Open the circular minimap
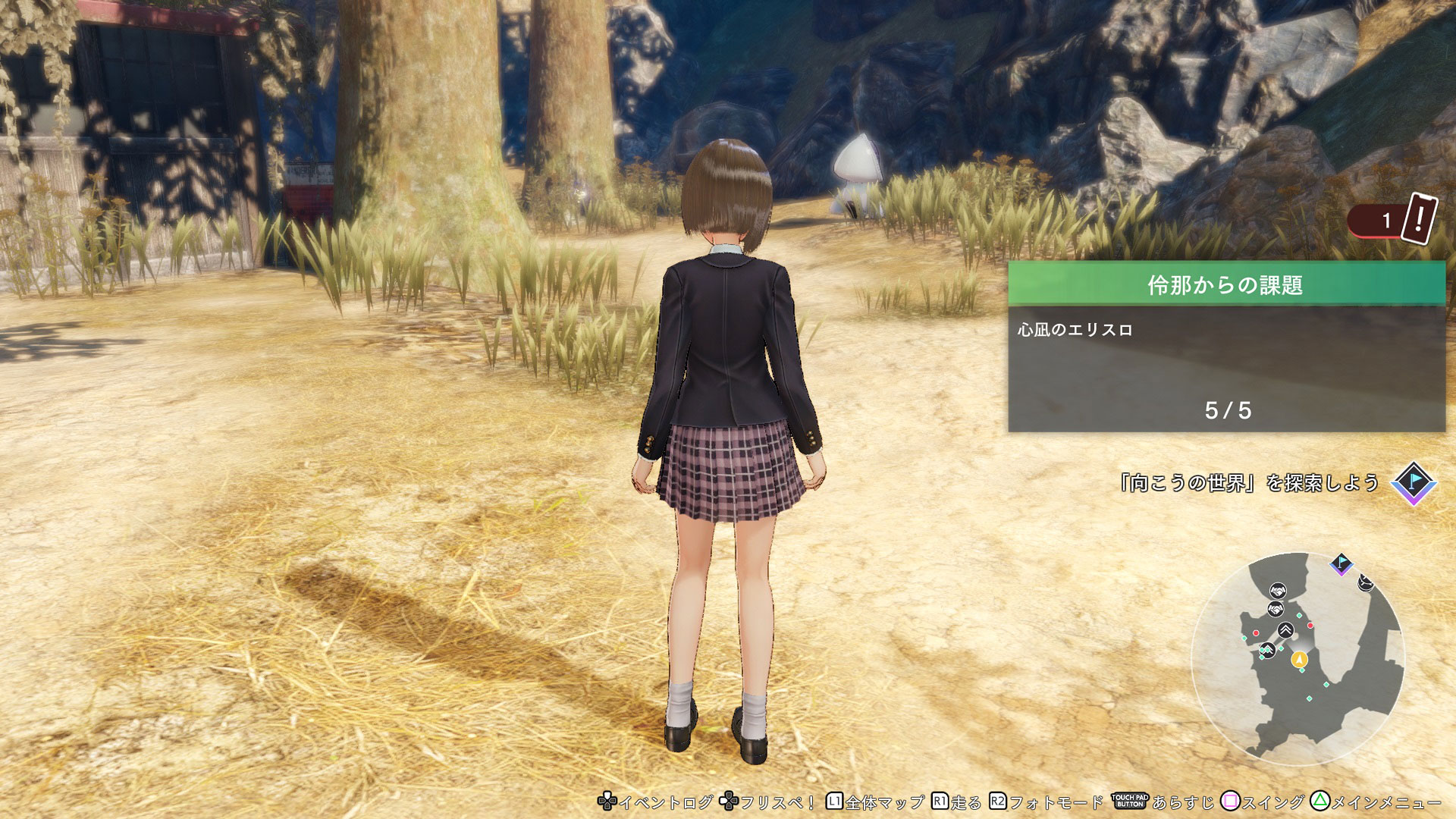The height and width of the screenshot is (819, 1456). [1298, 658]
